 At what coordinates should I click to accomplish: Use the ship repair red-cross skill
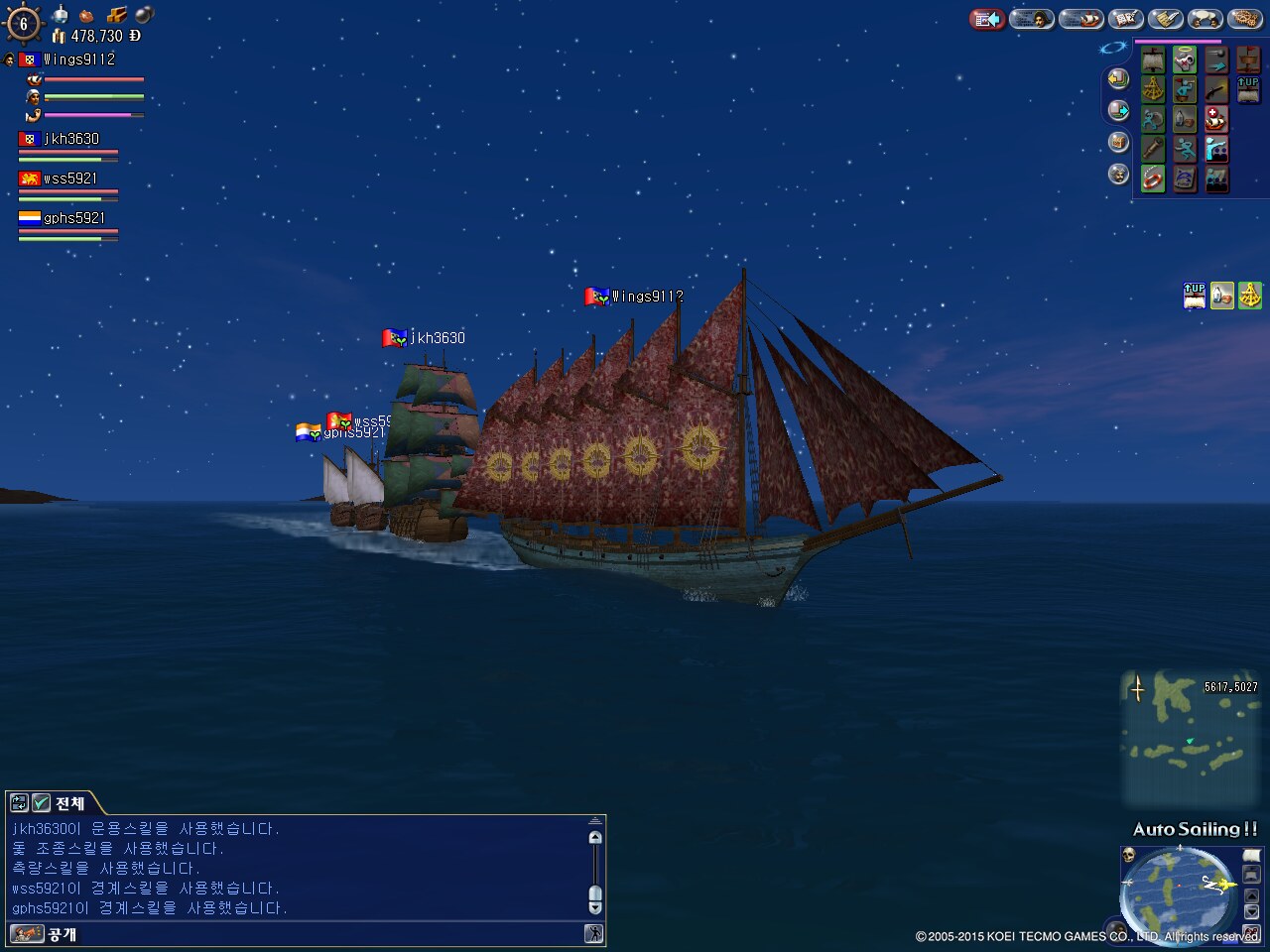point(1216,120)
